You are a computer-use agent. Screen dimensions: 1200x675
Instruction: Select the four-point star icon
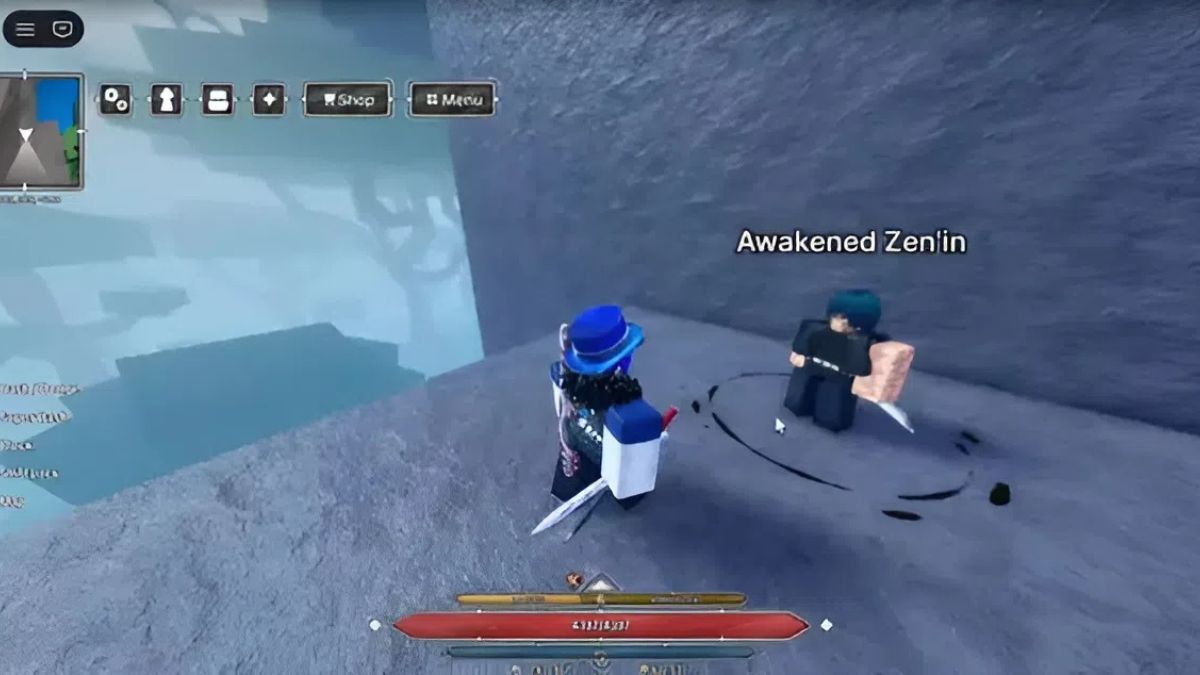[268, 99]
